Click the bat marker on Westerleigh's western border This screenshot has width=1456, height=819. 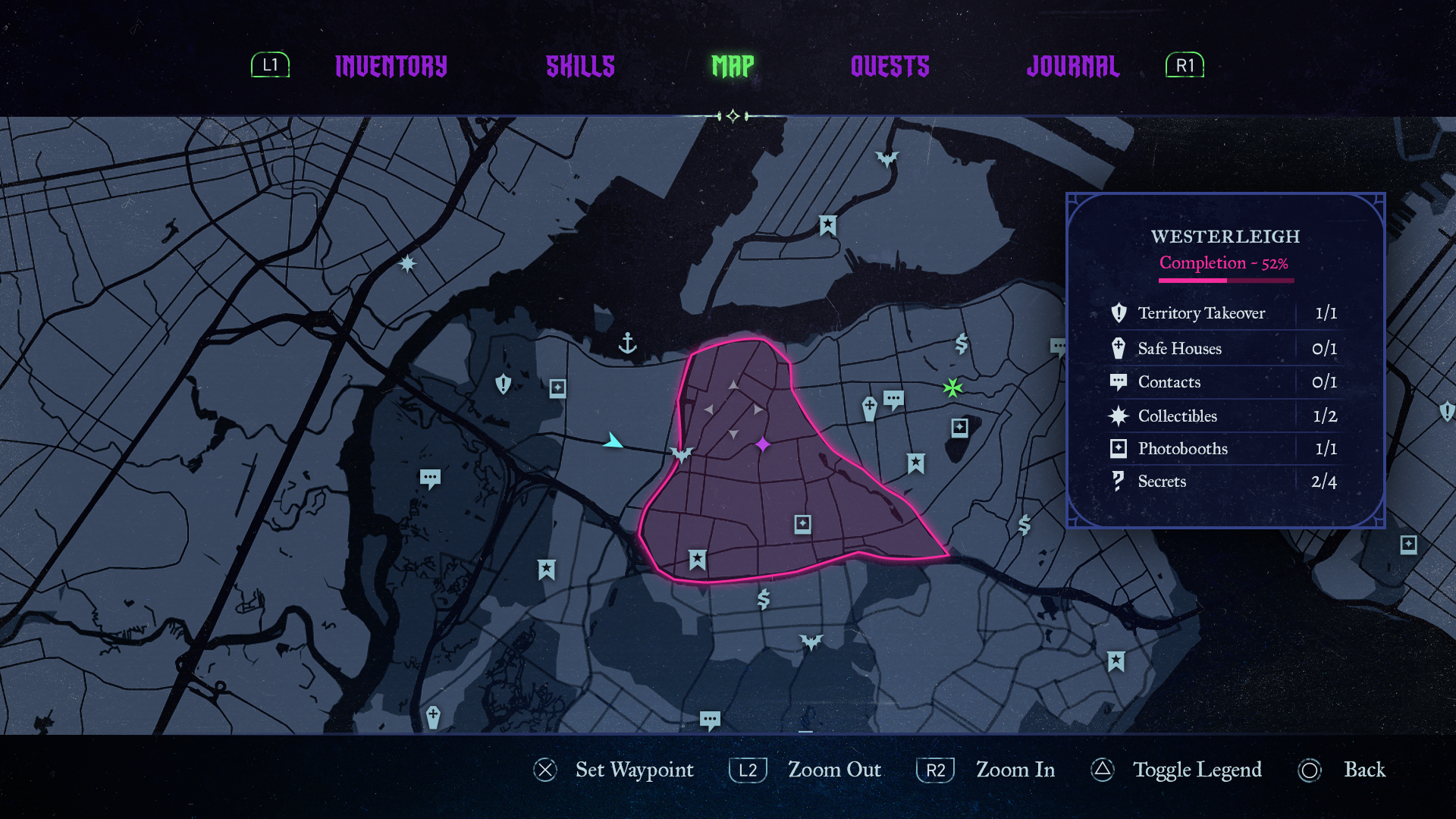(x=682, y=454)
